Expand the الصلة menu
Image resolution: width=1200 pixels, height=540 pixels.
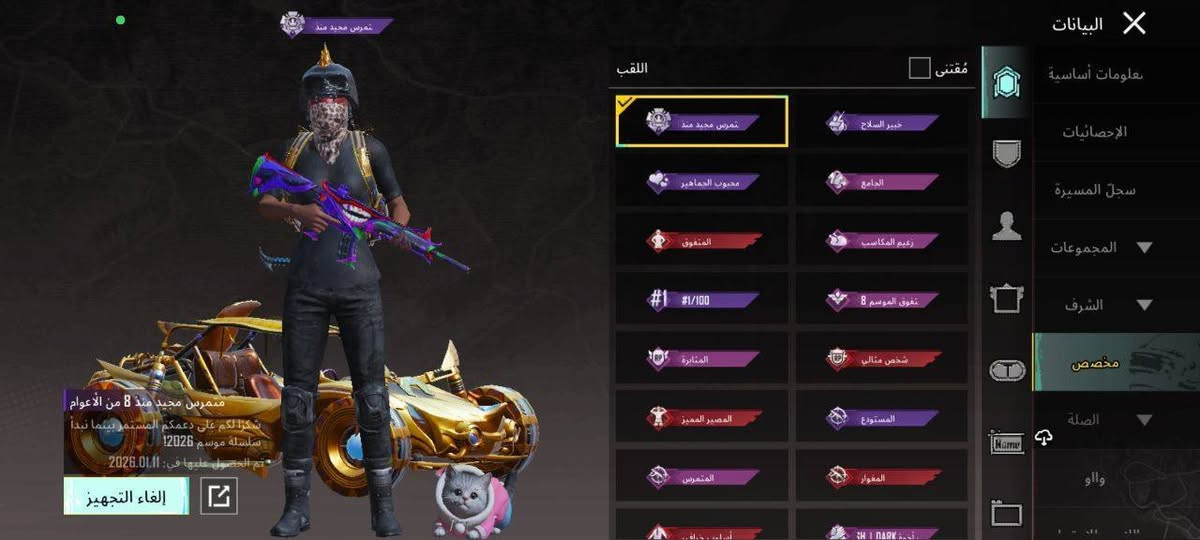coord(1100,420)
